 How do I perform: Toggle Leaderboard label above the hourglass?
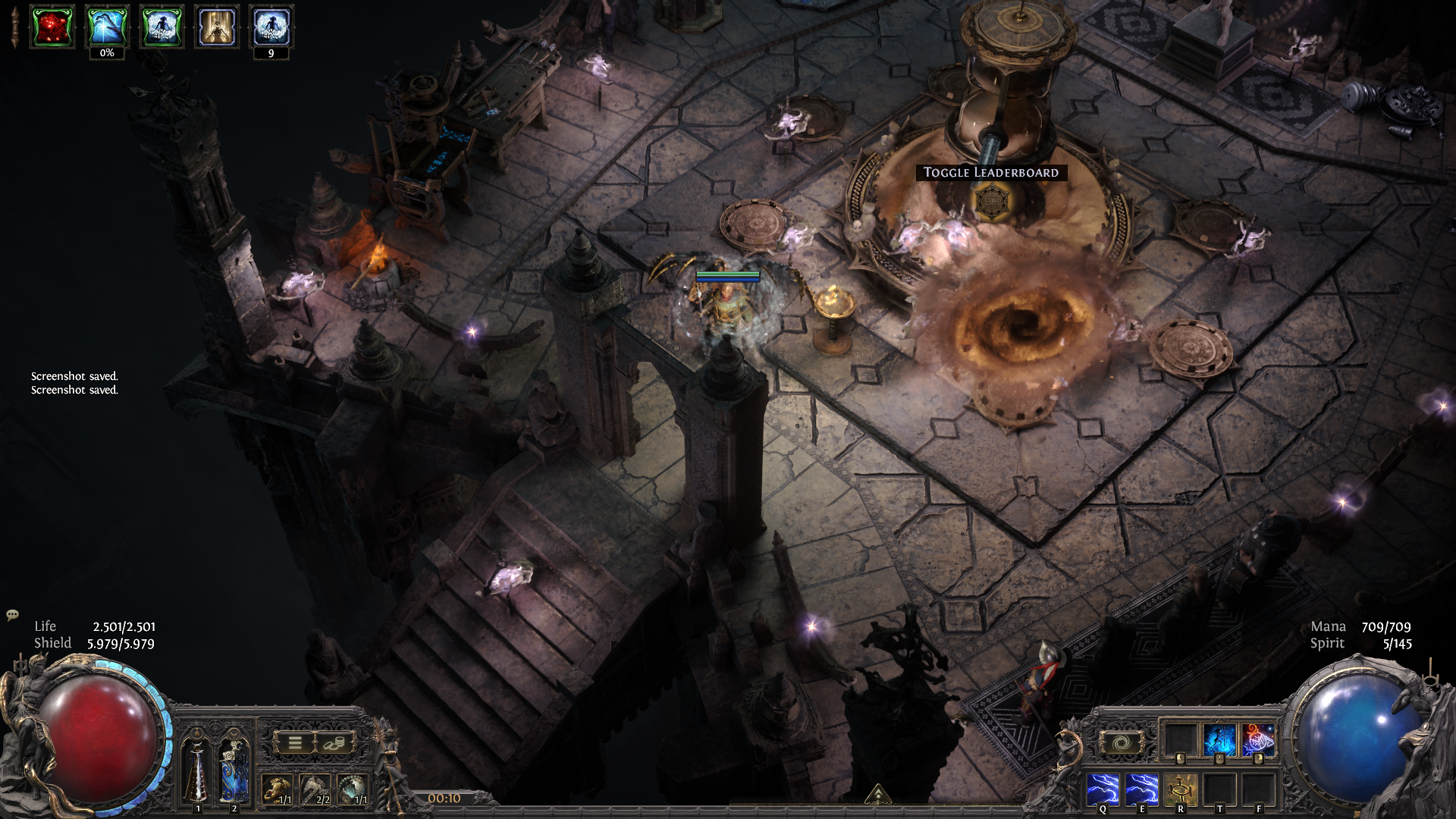pyautogui.click(x=990, y=173)
